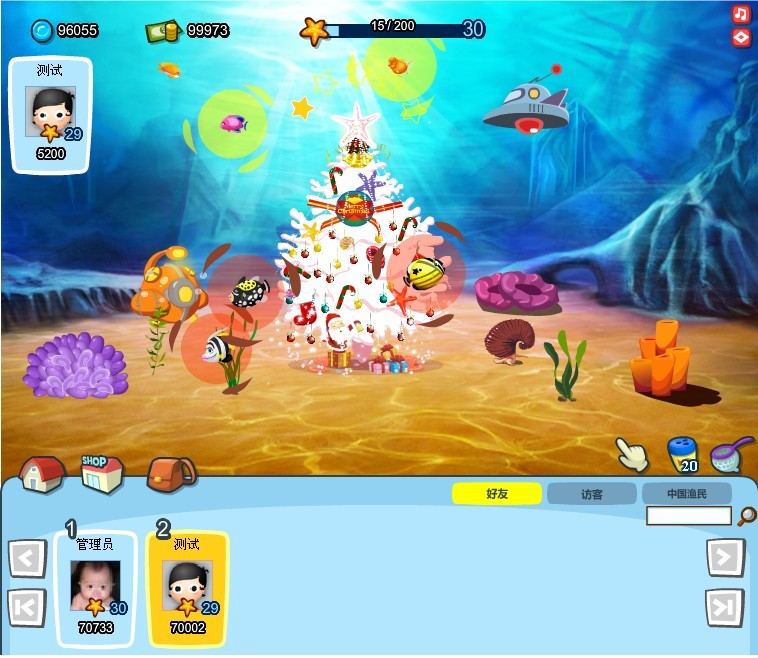758x658 pixels.
Task: Click the red diamond icon below music
Action: tap(741, 37)
